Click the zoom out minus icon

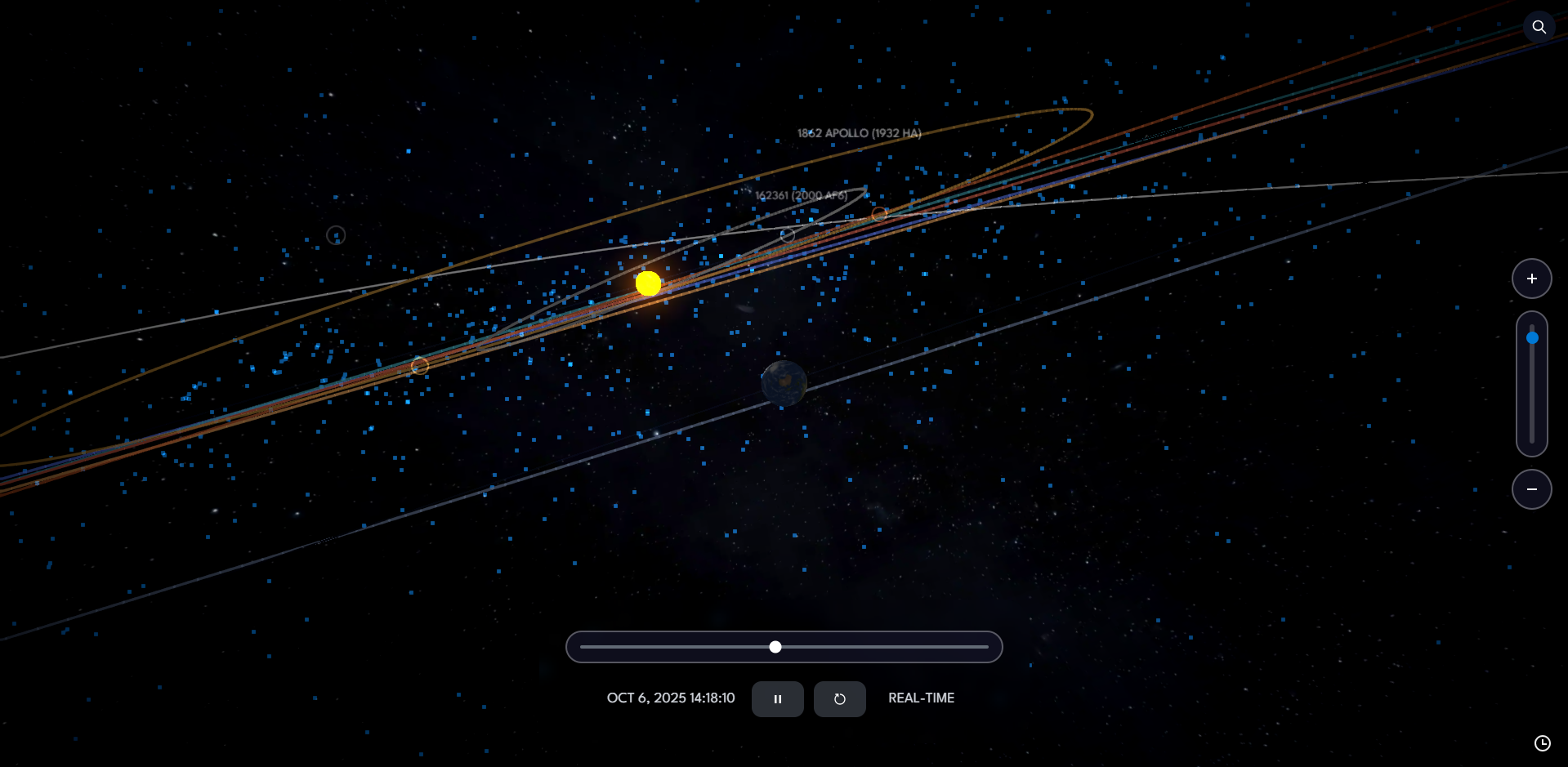pyautogui.click(x=1532, y=488)
